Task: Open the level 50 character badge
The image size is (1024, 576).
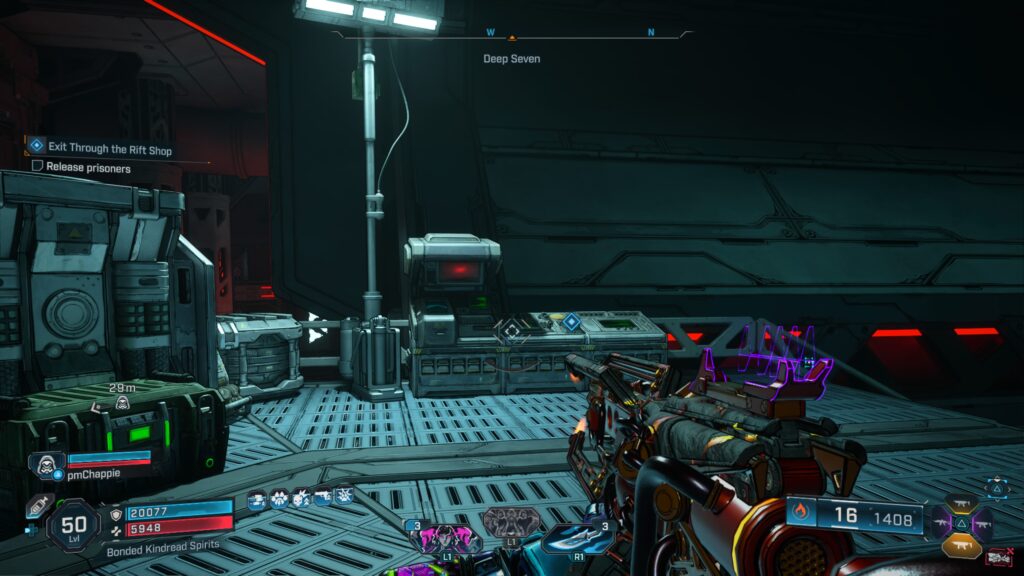Action: [73, 525]
